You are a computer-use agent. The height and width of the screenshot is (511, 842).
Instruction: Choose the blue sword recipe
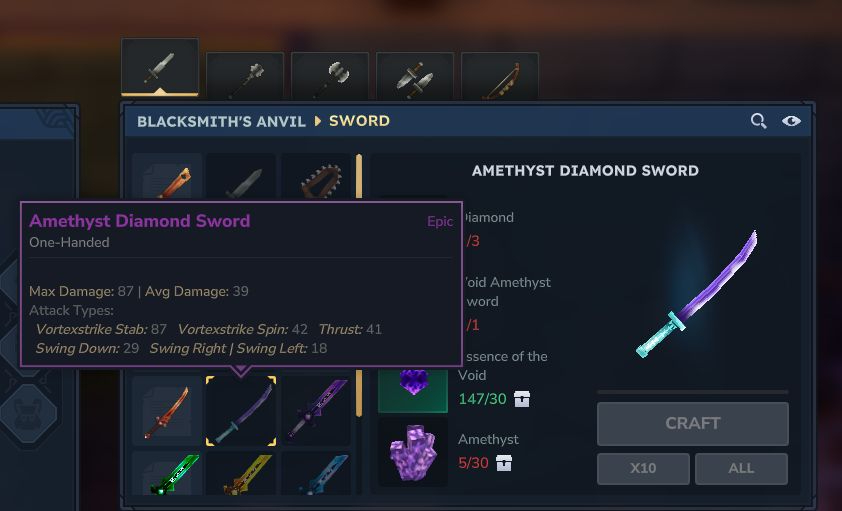(x=316, y=475)
